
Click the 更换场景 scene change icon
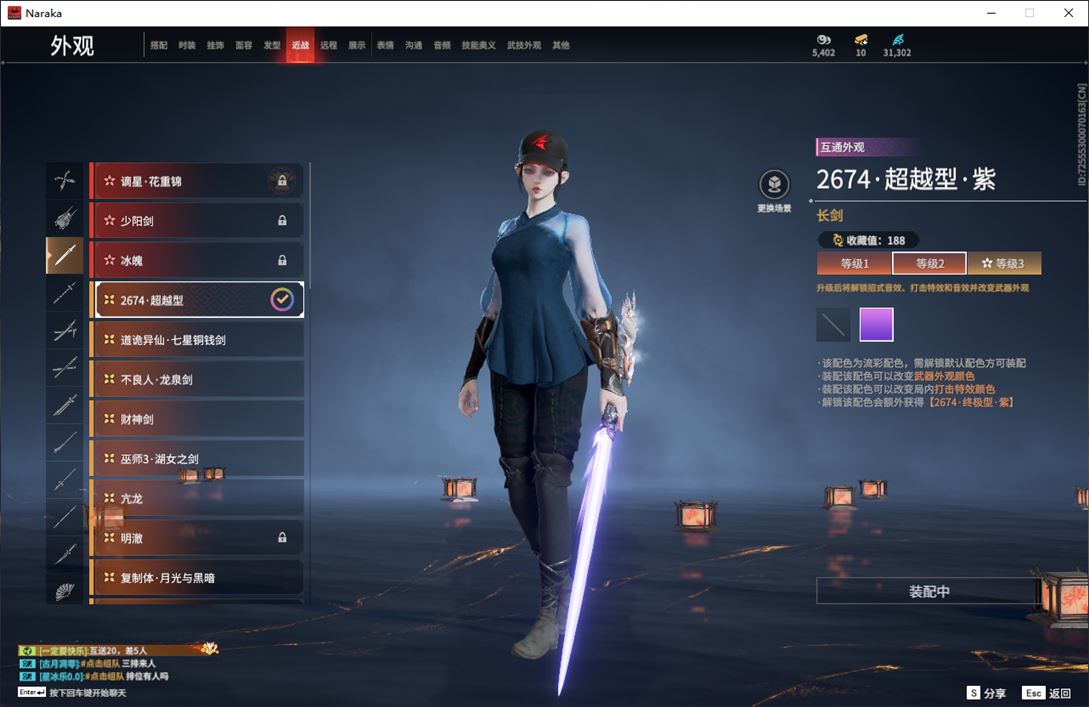click(774, 185)
